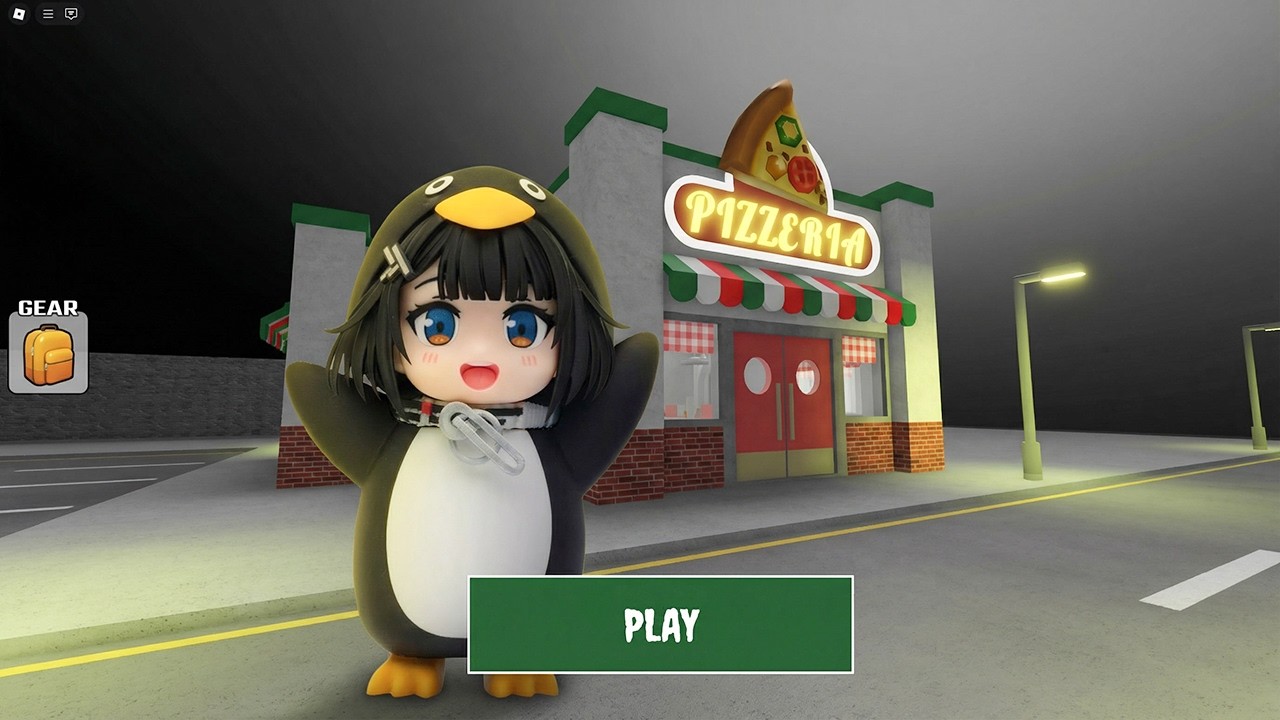Open the Roblox logo menu
The width and height of the screenshot is (1280, 720).
[x=19, y=14]
